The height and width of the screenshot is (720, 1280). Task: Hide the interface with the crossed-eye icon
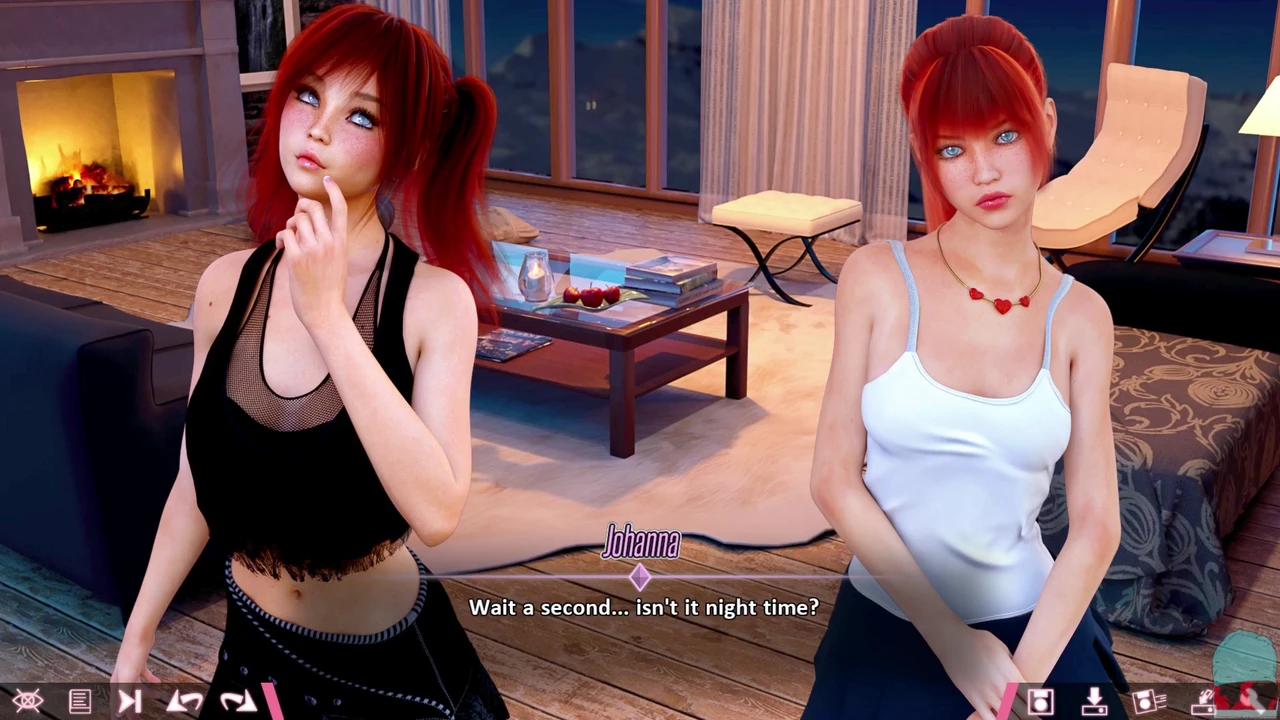(x=27, y=701)
